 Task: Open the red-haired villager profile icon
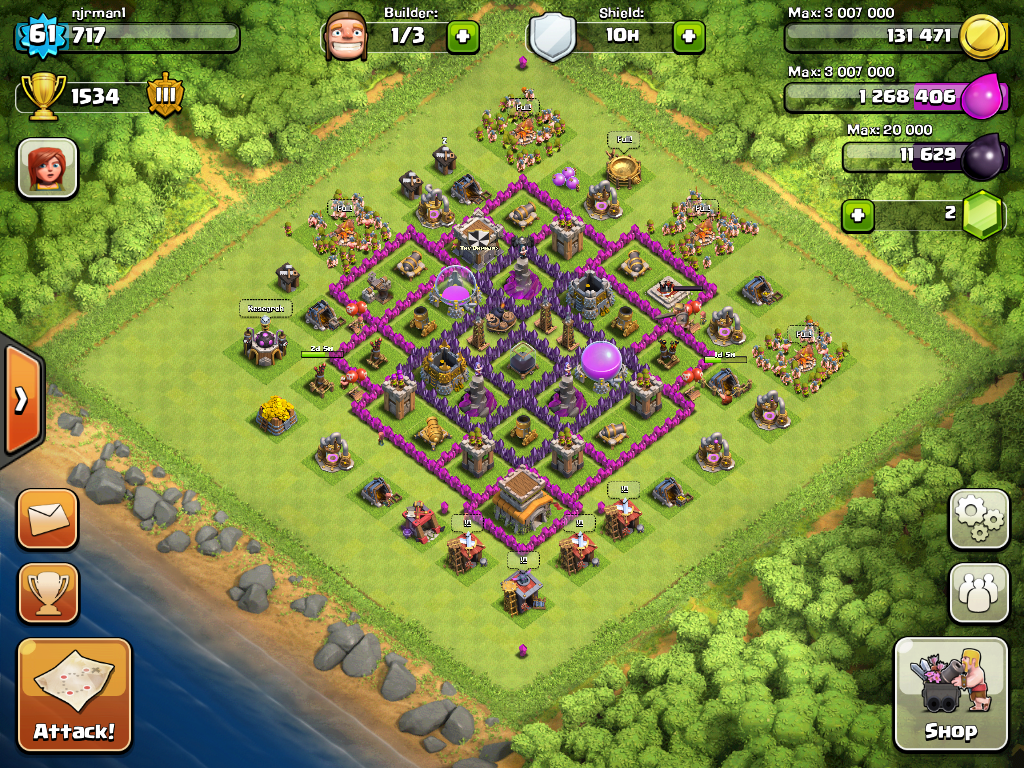47,167
